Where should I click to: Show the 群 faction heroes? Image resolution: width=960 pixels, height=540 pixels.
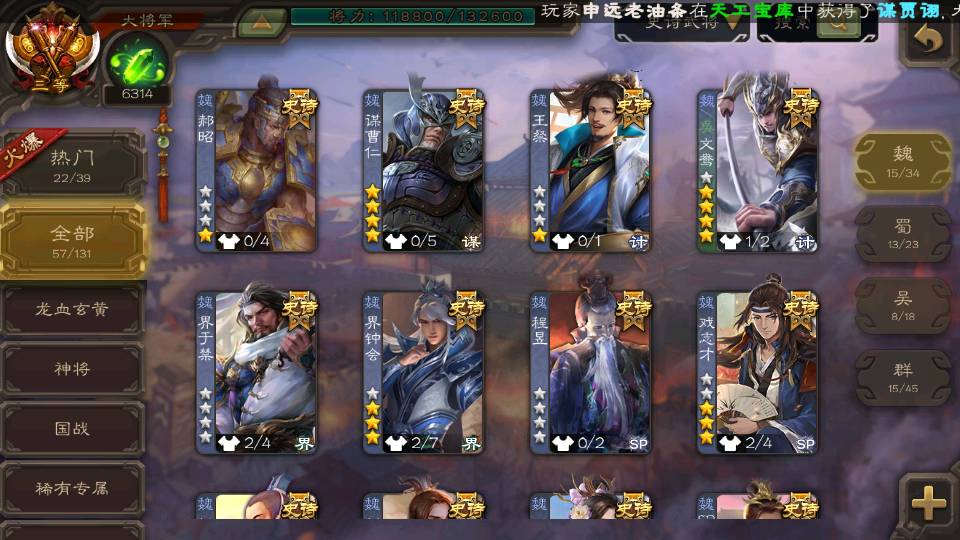tap(903, 376)
